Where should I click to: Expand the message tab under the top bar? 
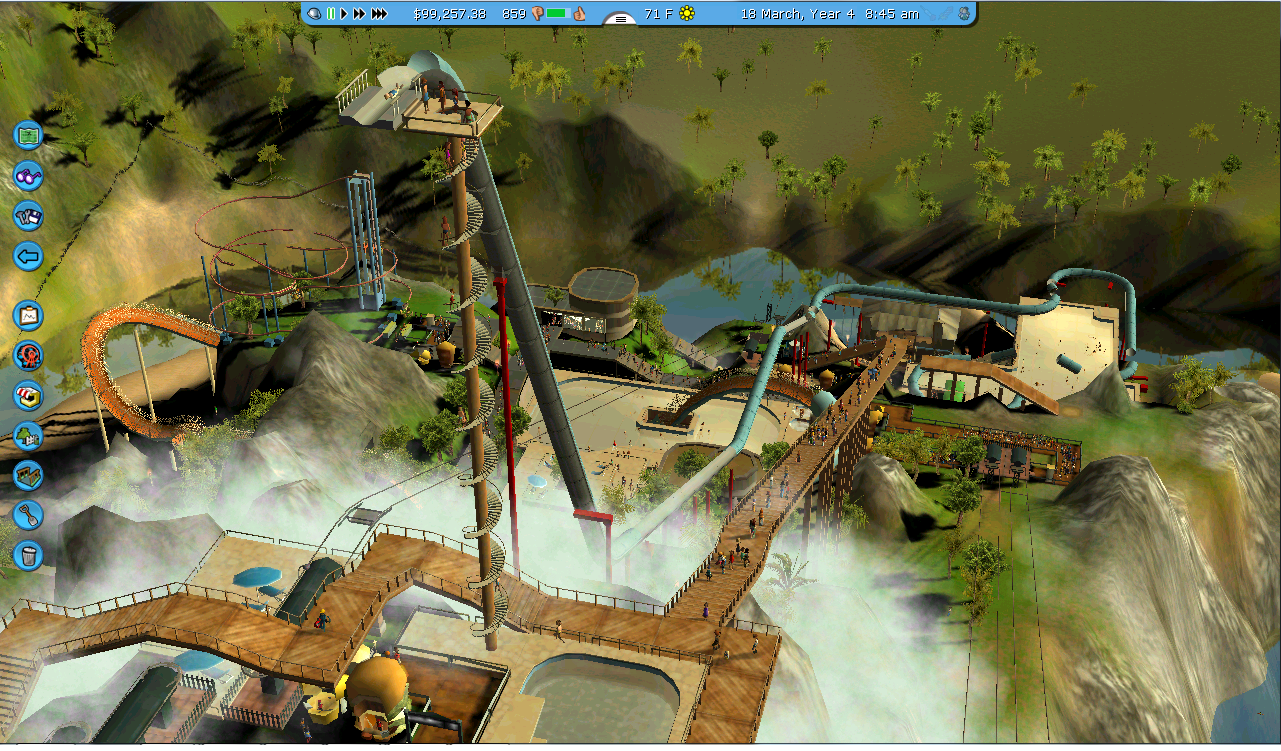point(620,19)
